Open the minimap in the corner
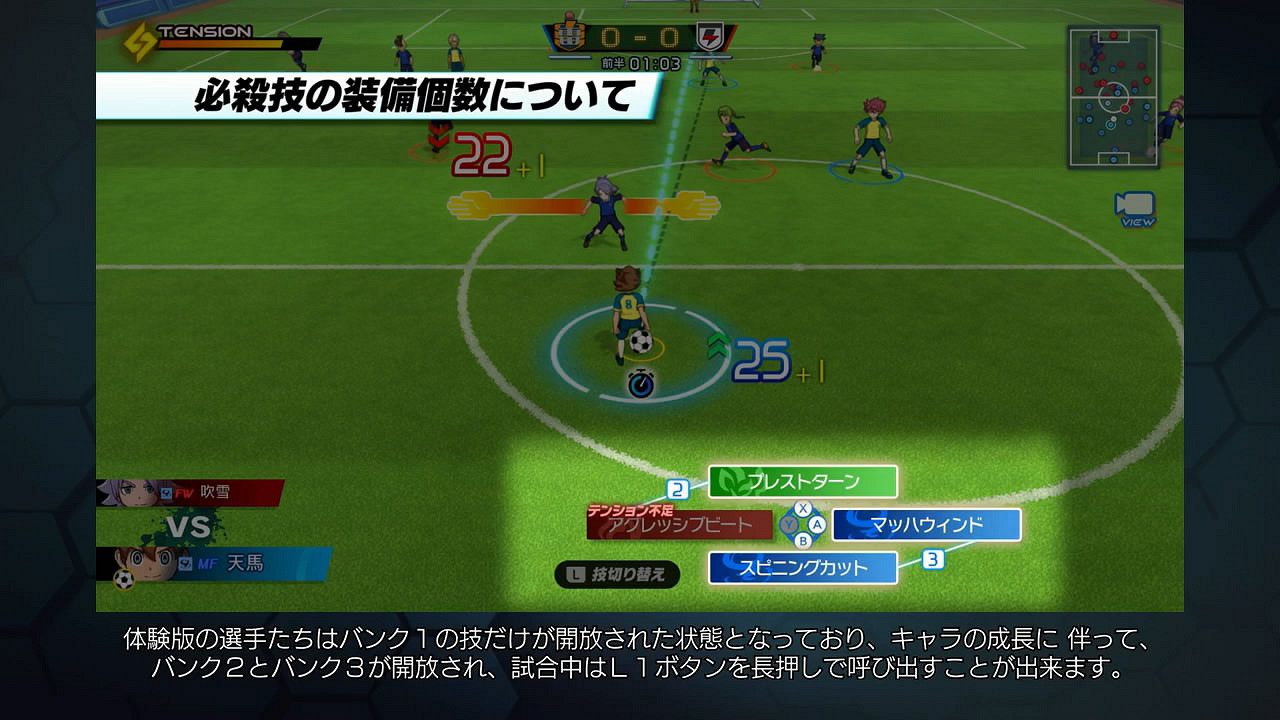The width and height of the screenshot is (1280, 720). tap(1113, 96)
